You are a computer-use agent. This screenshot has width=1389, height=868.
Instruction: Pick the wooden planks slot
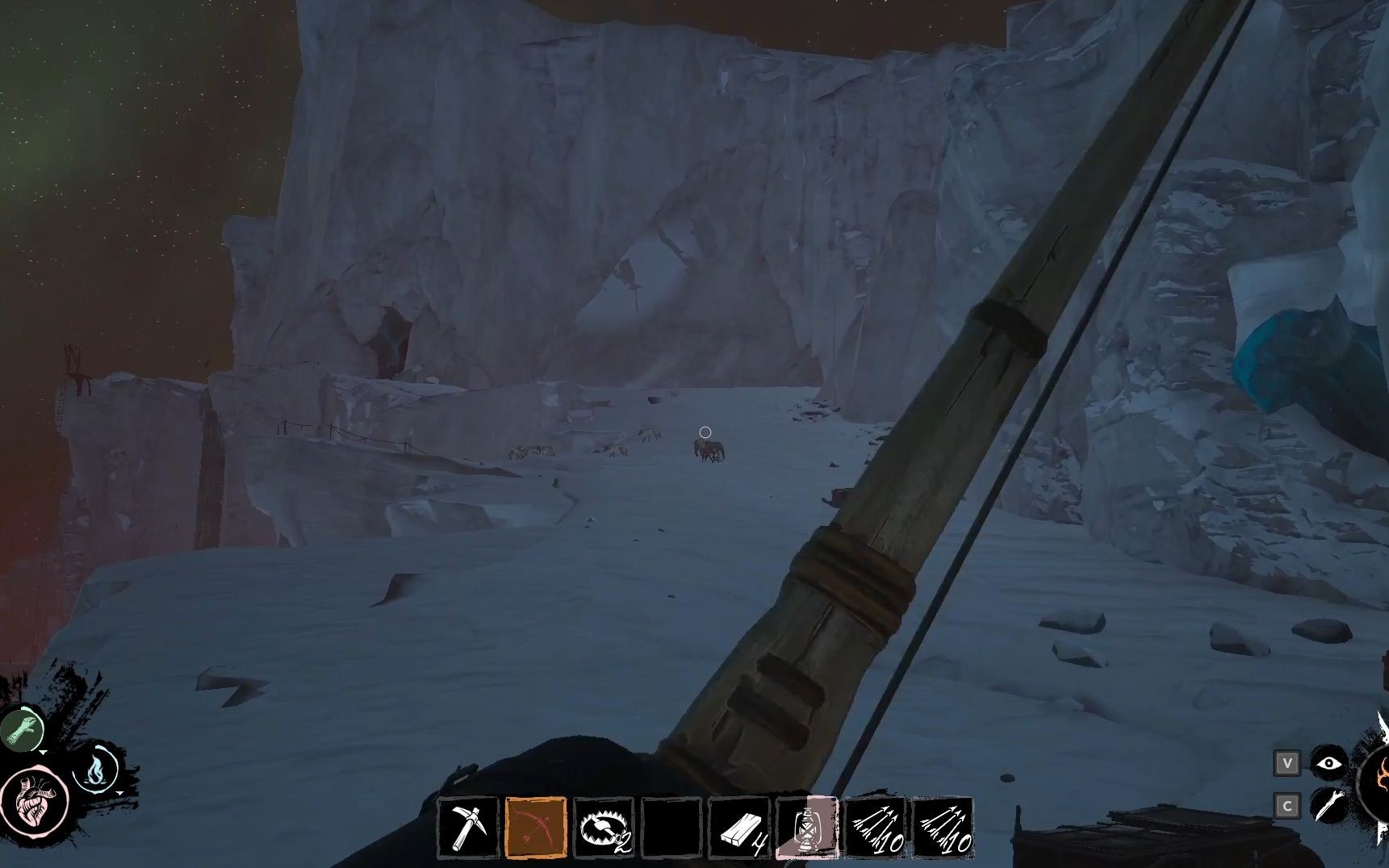(x=739, y=828)
